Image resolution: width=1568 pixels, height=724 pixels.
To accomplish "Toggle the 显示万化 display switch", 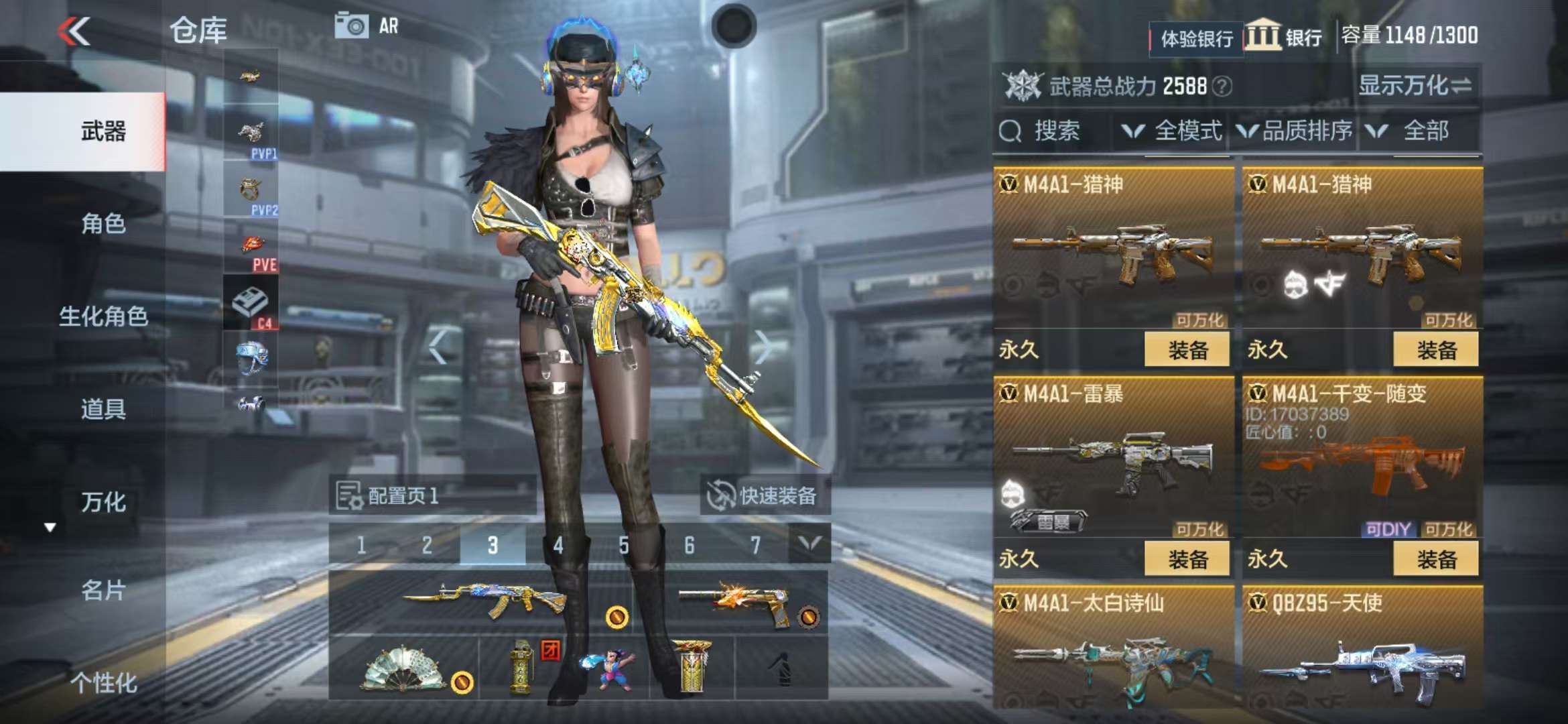I will 1415,86.
